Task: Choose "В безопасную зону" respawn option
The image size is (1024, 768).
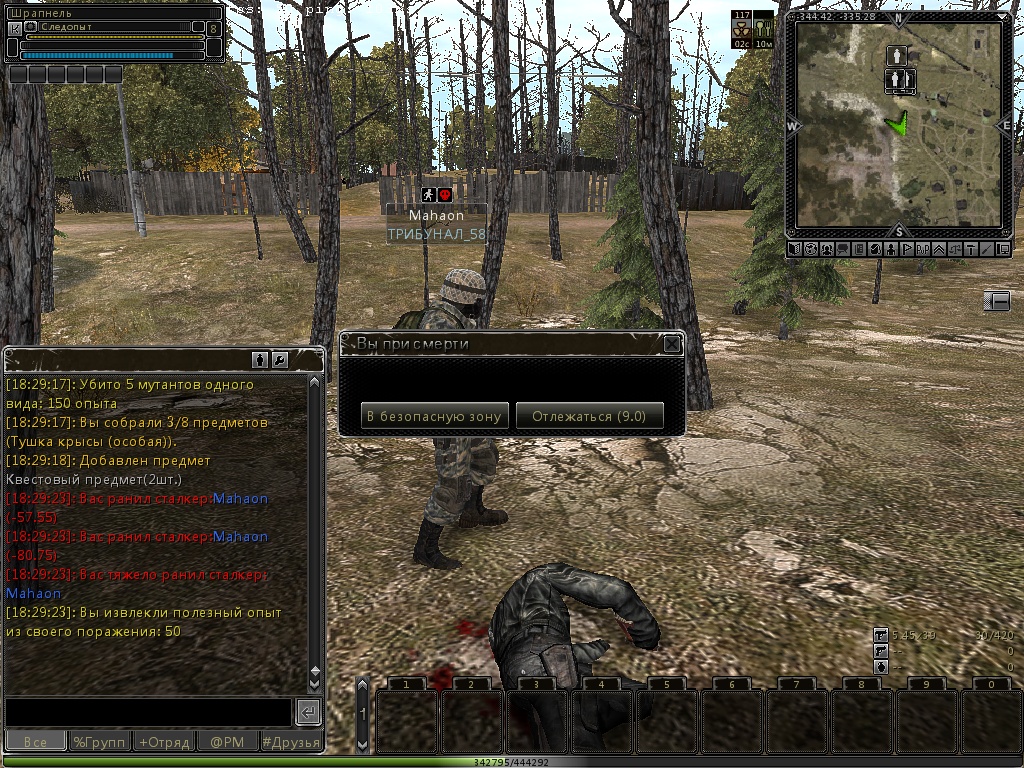Action: pos(435,416)
